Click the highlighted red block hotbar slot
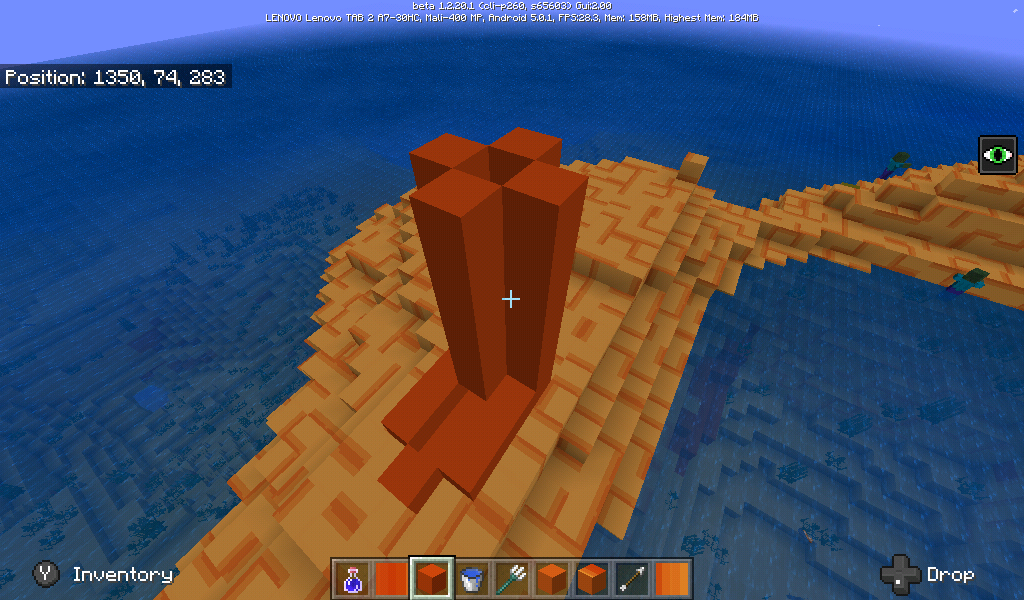 click(432, 578)
